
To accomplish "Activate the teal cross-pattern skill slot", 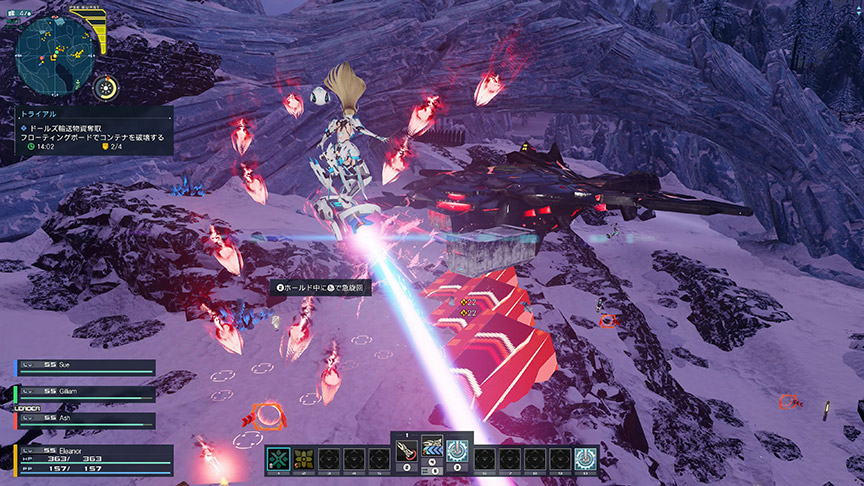I will click(279, 458).
